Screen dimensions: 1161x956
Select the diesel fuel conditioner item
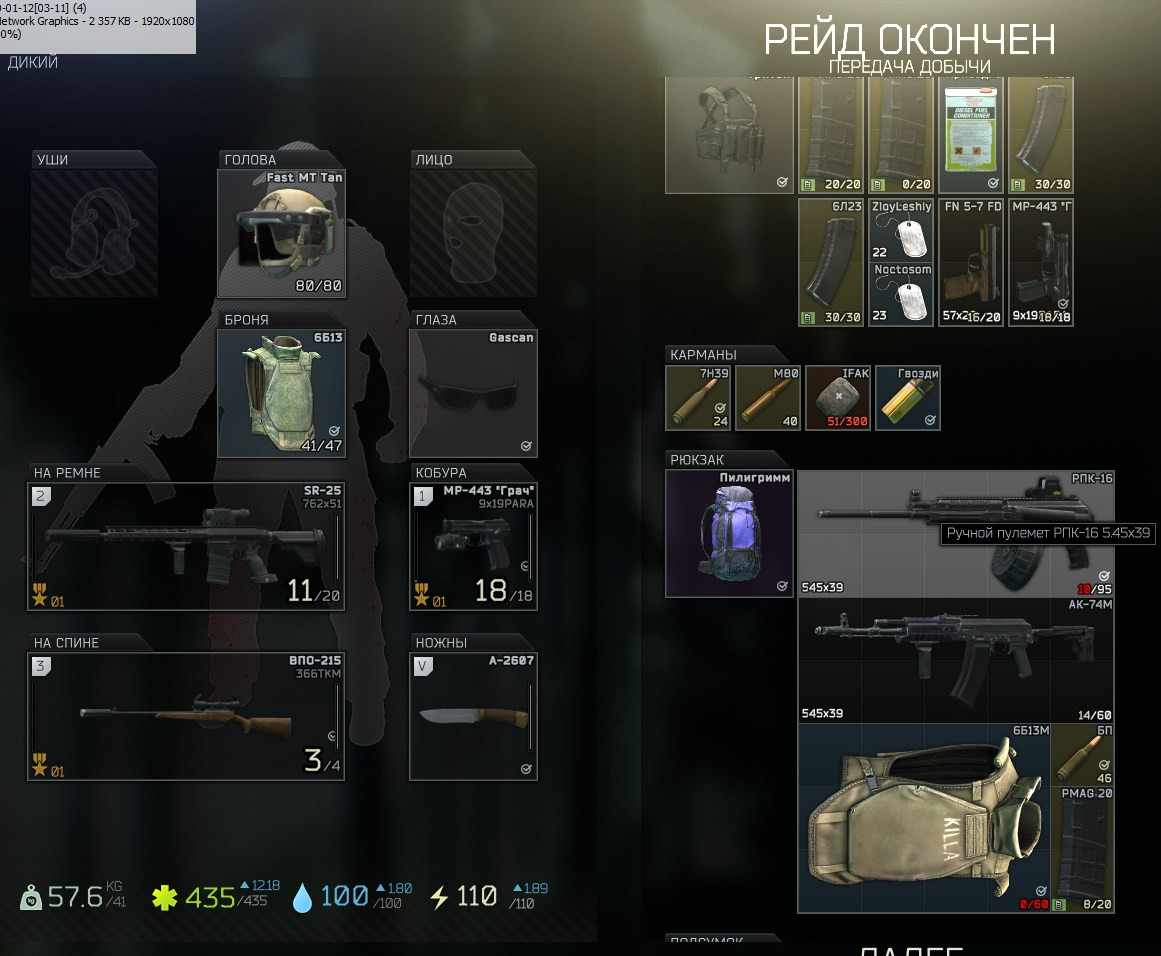coord(970,134)
